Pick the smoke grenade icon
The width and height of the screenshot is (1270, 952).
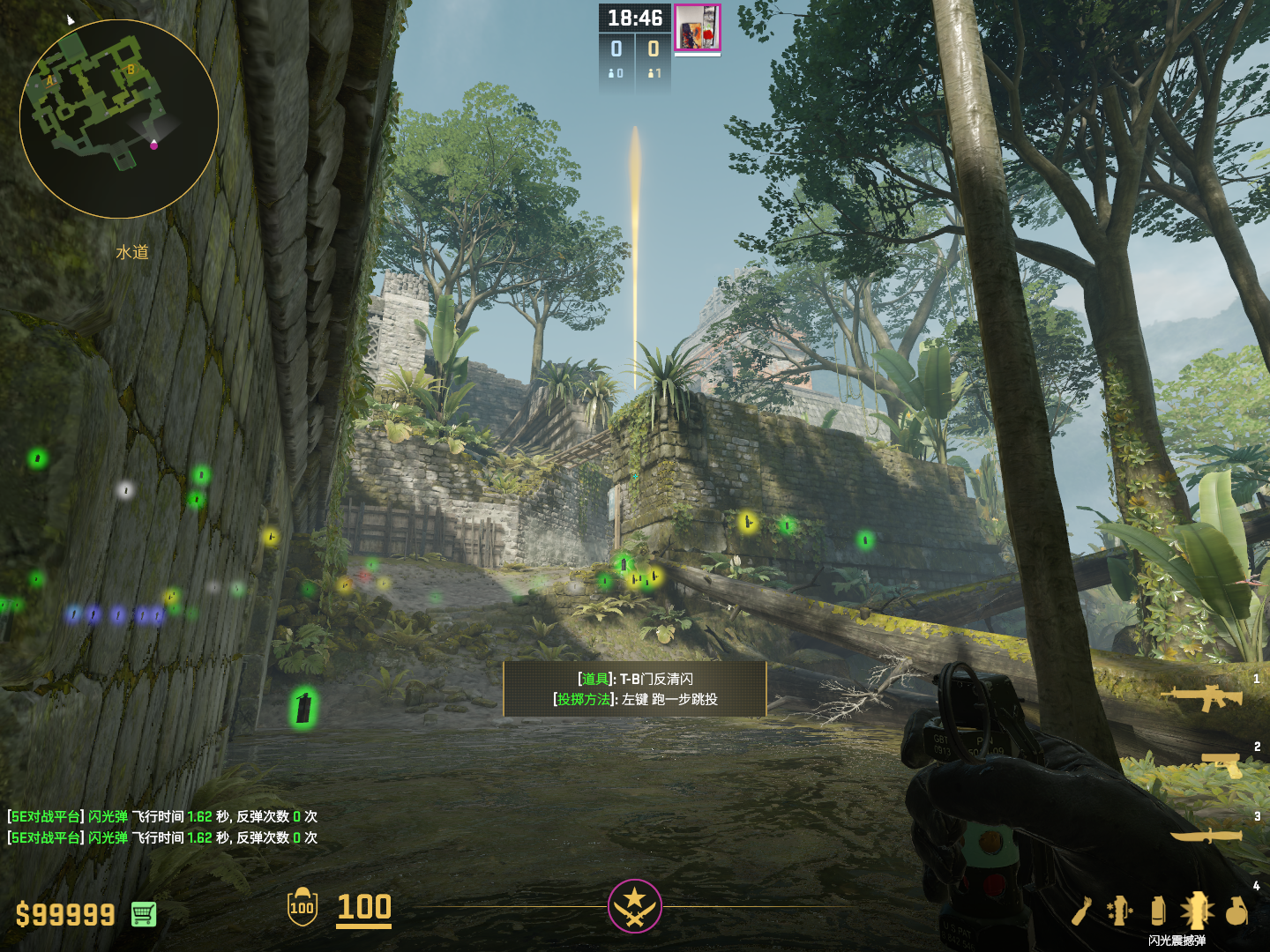[x=1158, y=911]
